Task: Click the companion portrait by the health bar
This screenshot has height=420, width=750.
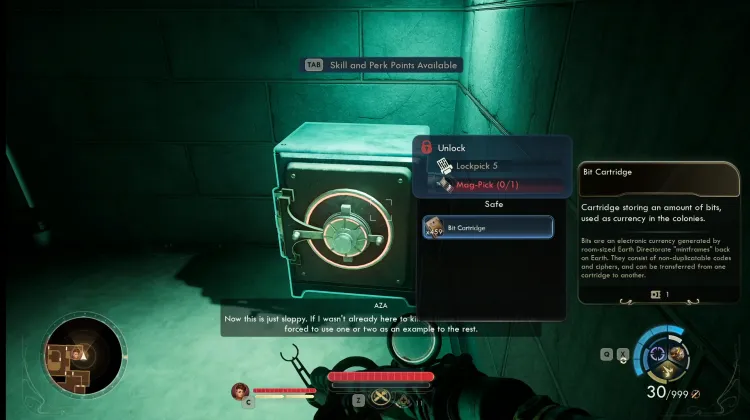Action: tap(239, 391)
